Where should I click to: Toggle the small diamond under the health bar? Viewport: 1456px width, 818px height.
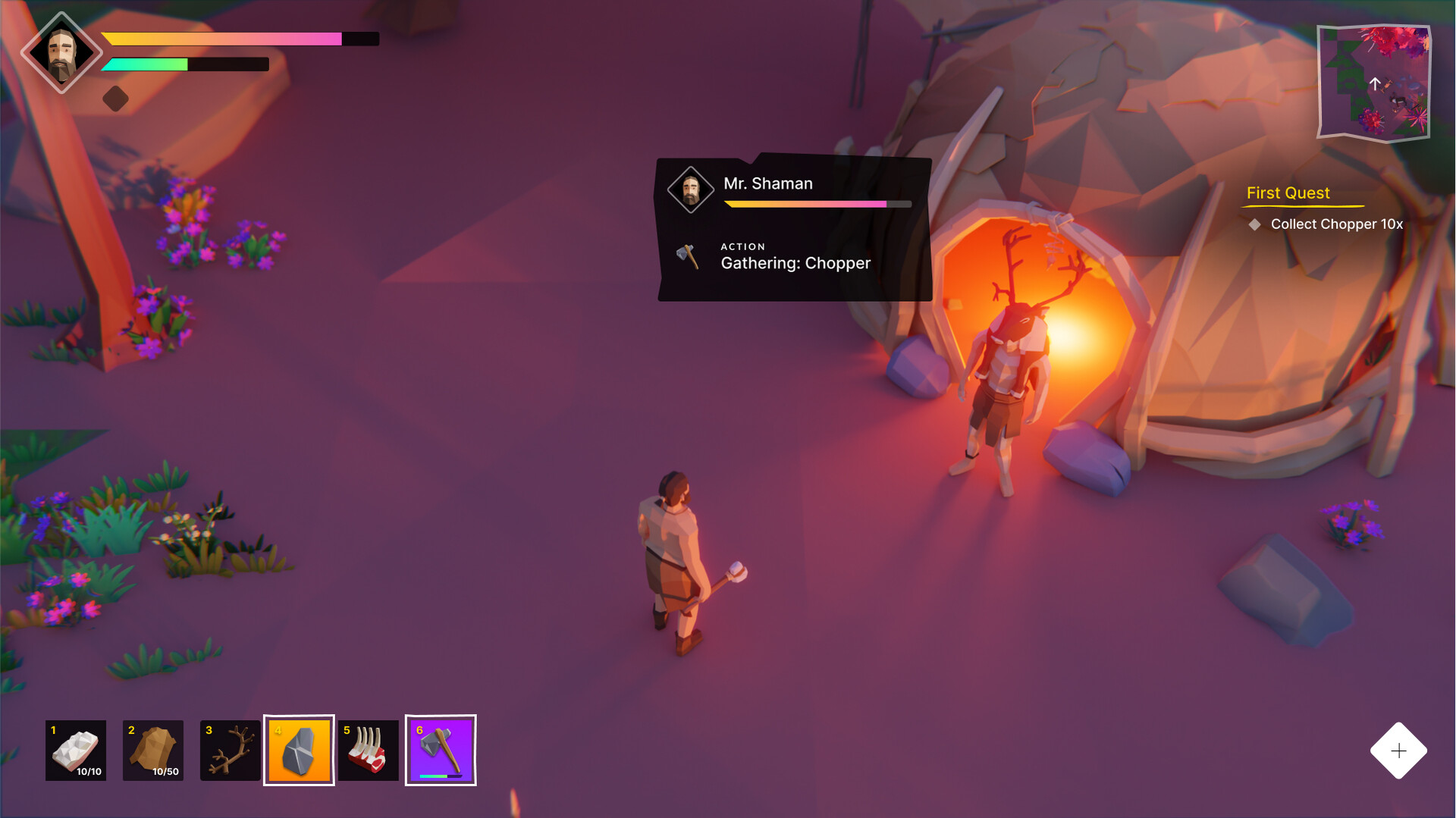[x=116, y=98]
